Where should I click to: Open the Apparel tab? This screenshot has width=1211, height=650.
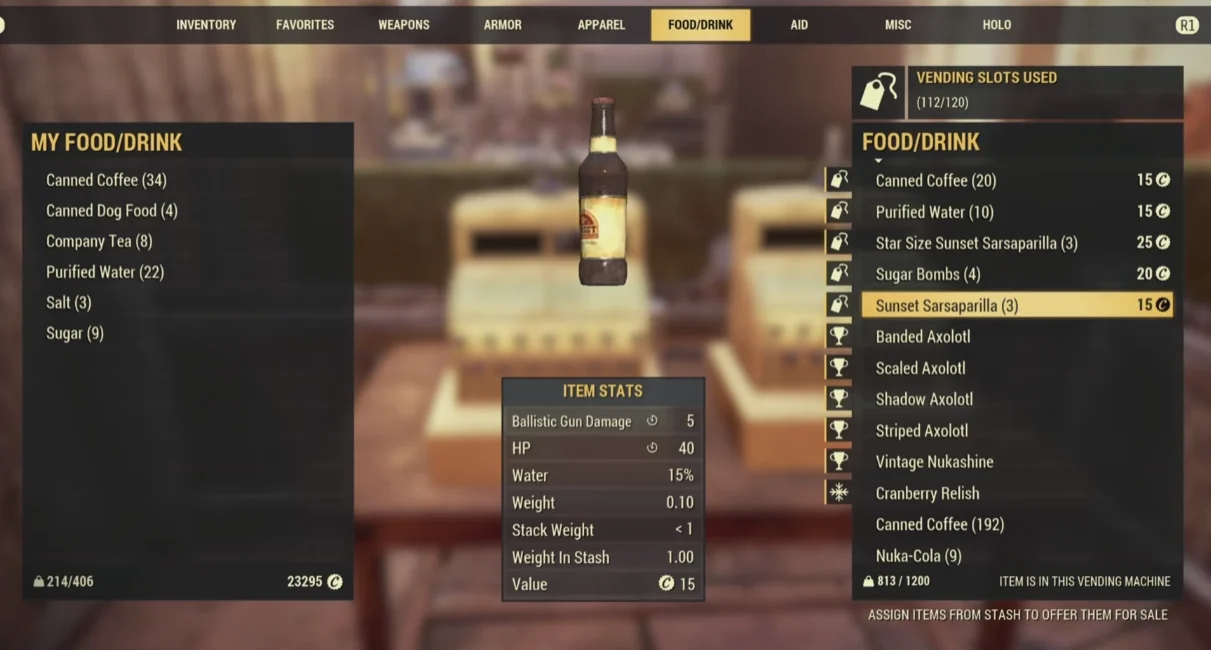click(601, 25)
